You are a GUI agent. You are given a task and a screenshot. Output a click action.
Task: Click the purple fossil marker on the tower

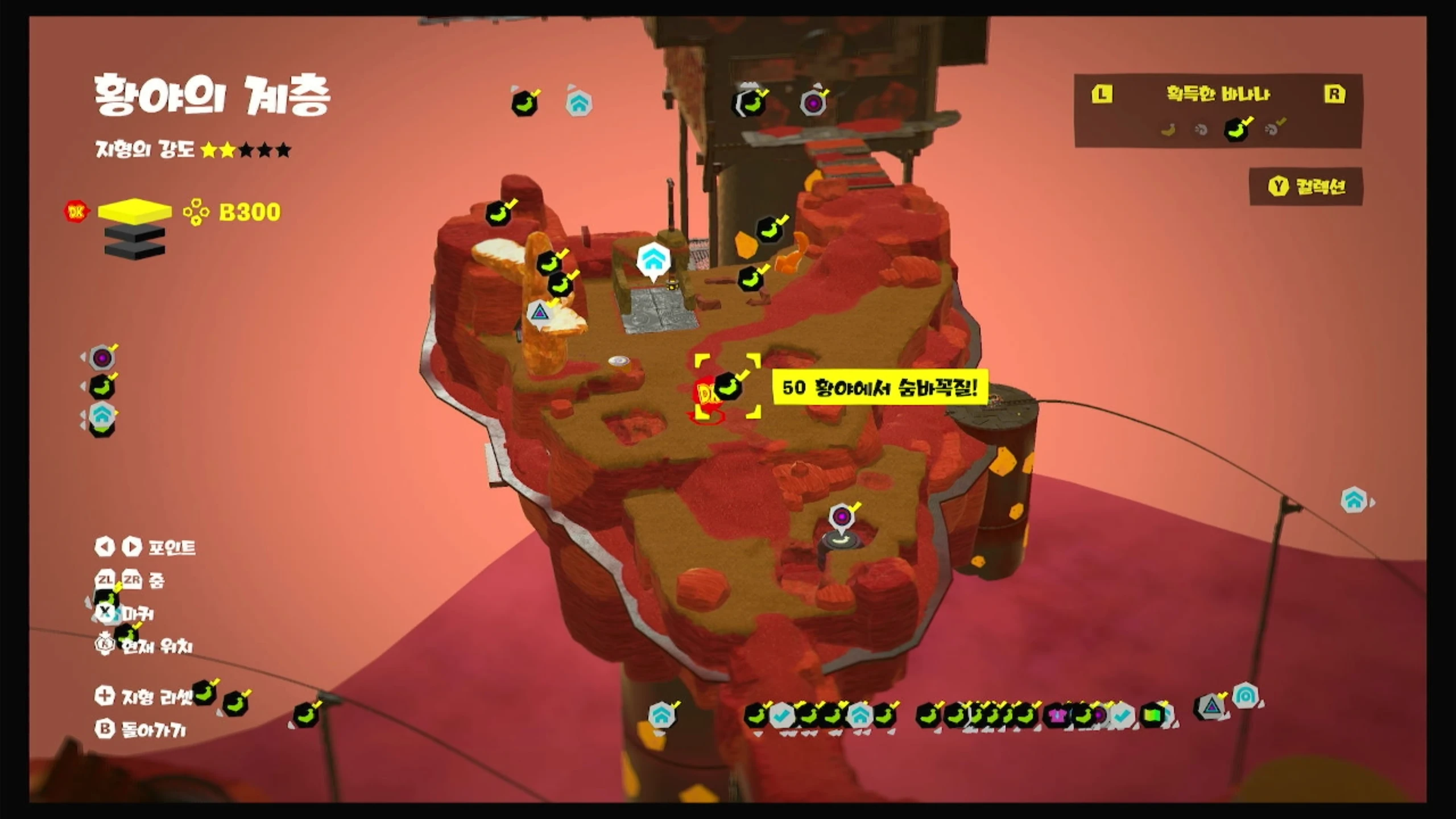coord(813,103)
